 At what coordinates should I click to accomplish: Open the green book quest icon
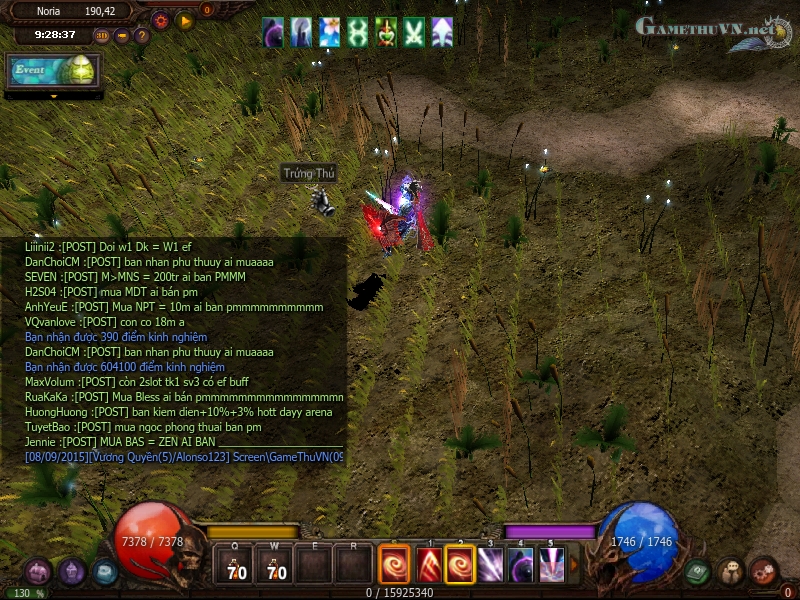pos(698,572)
